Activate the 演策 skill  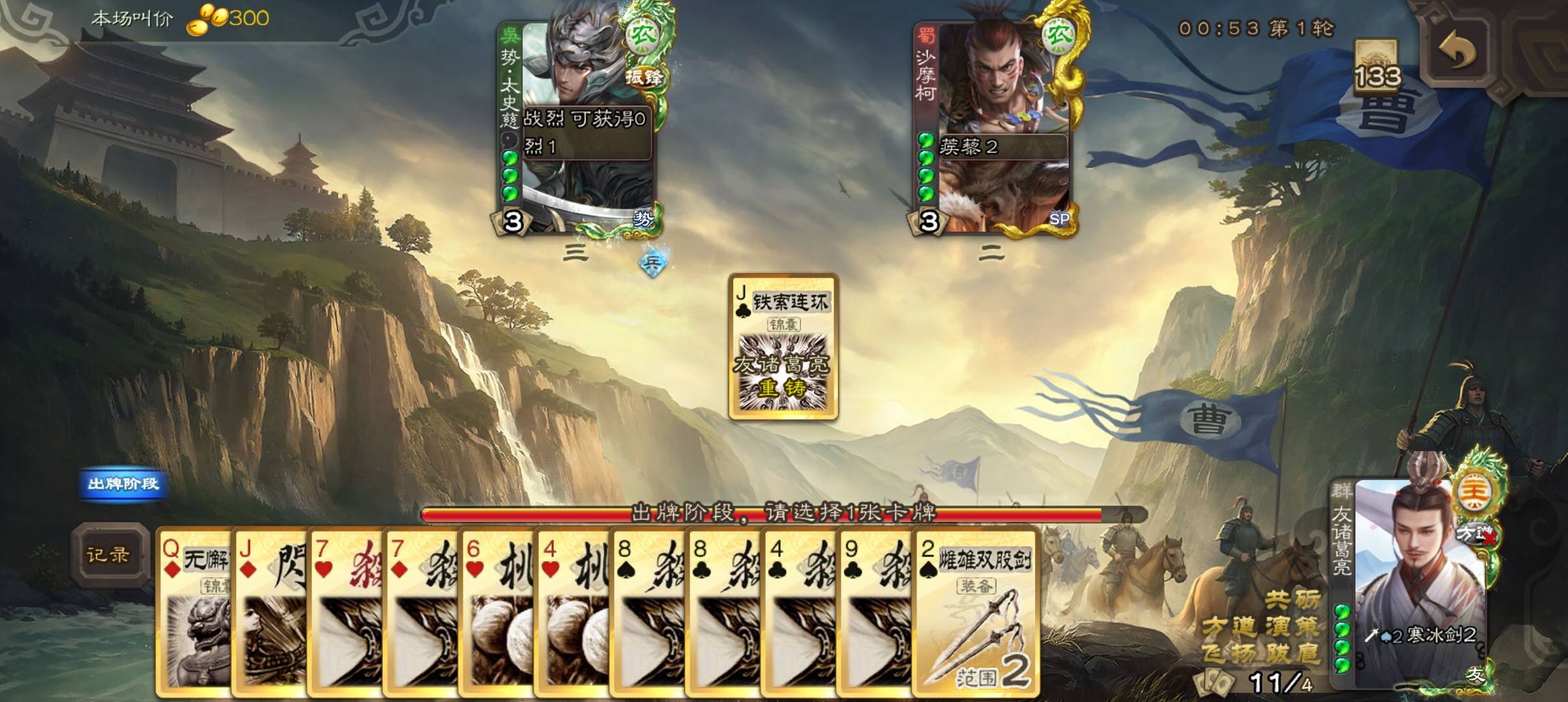tap(1292, 627)
